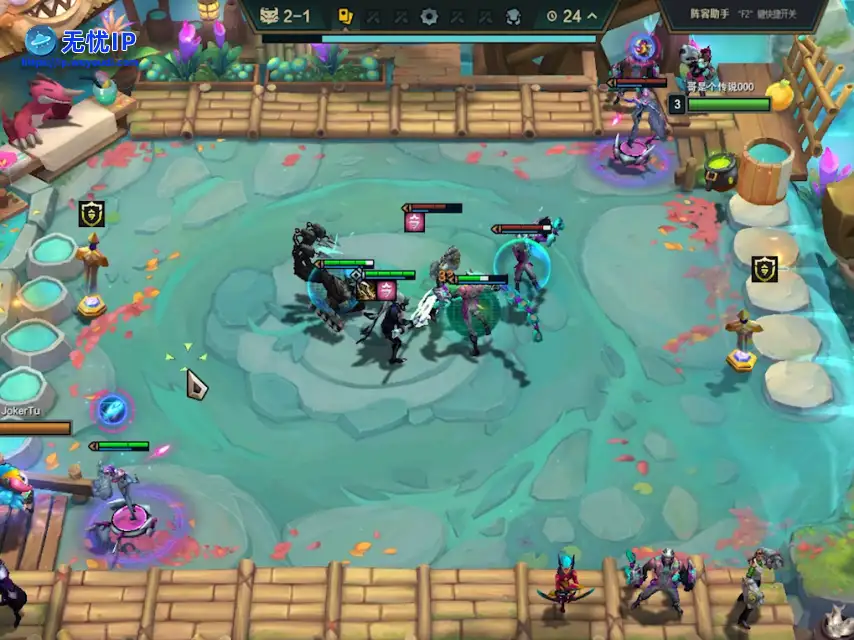Expand the arrow beside the round timer

593,16
